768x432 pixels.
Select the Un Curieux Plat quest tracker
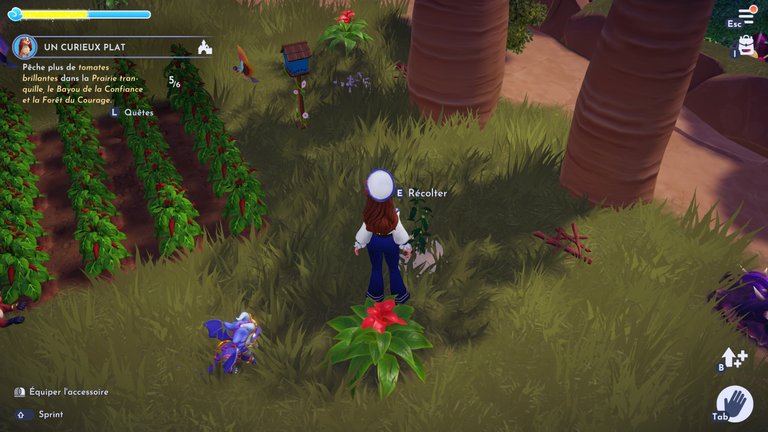pos(89,48)
